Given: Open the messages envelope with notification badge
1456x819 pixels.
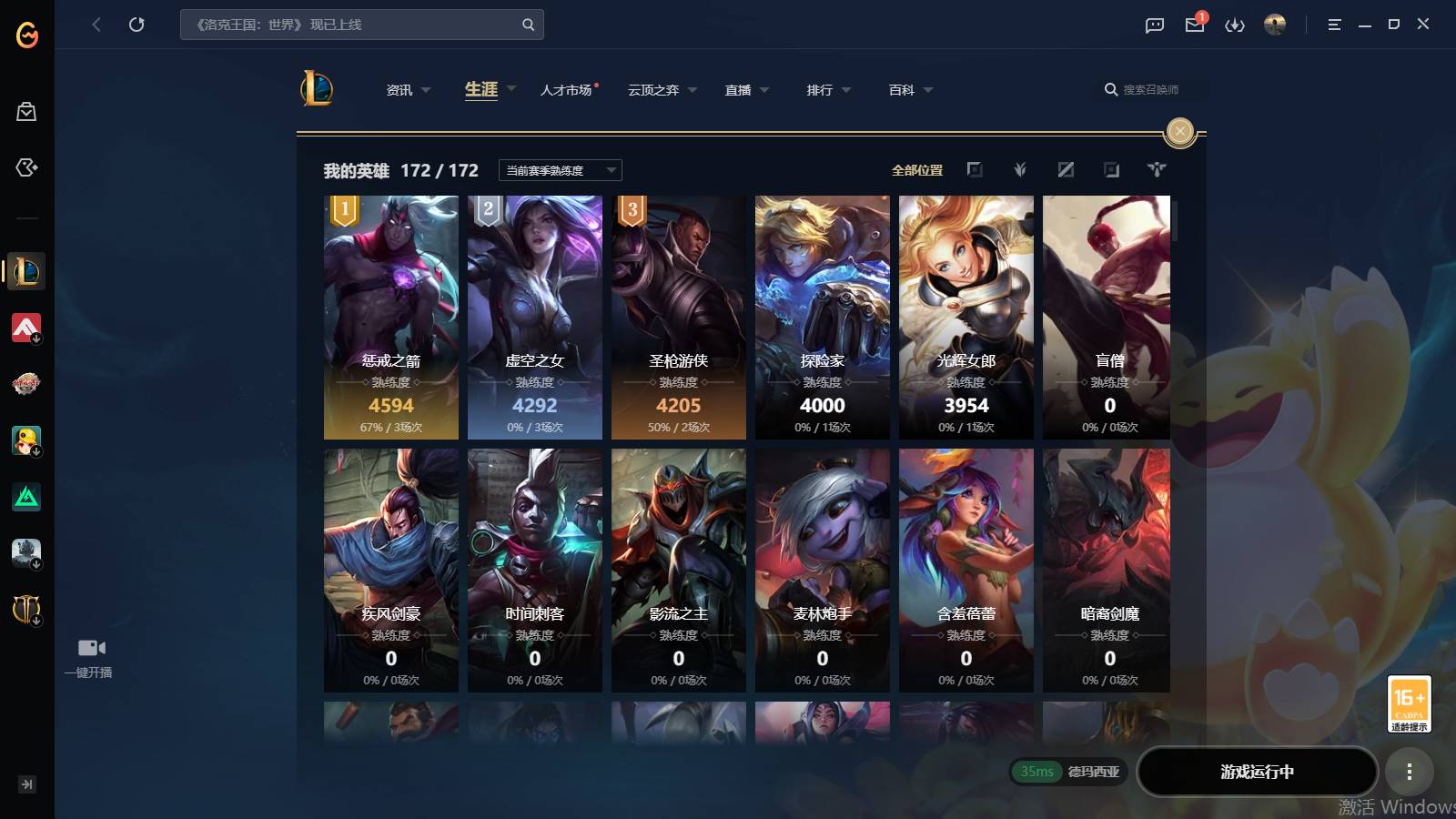Looking at the screenshot, I should coord(1194,25).
